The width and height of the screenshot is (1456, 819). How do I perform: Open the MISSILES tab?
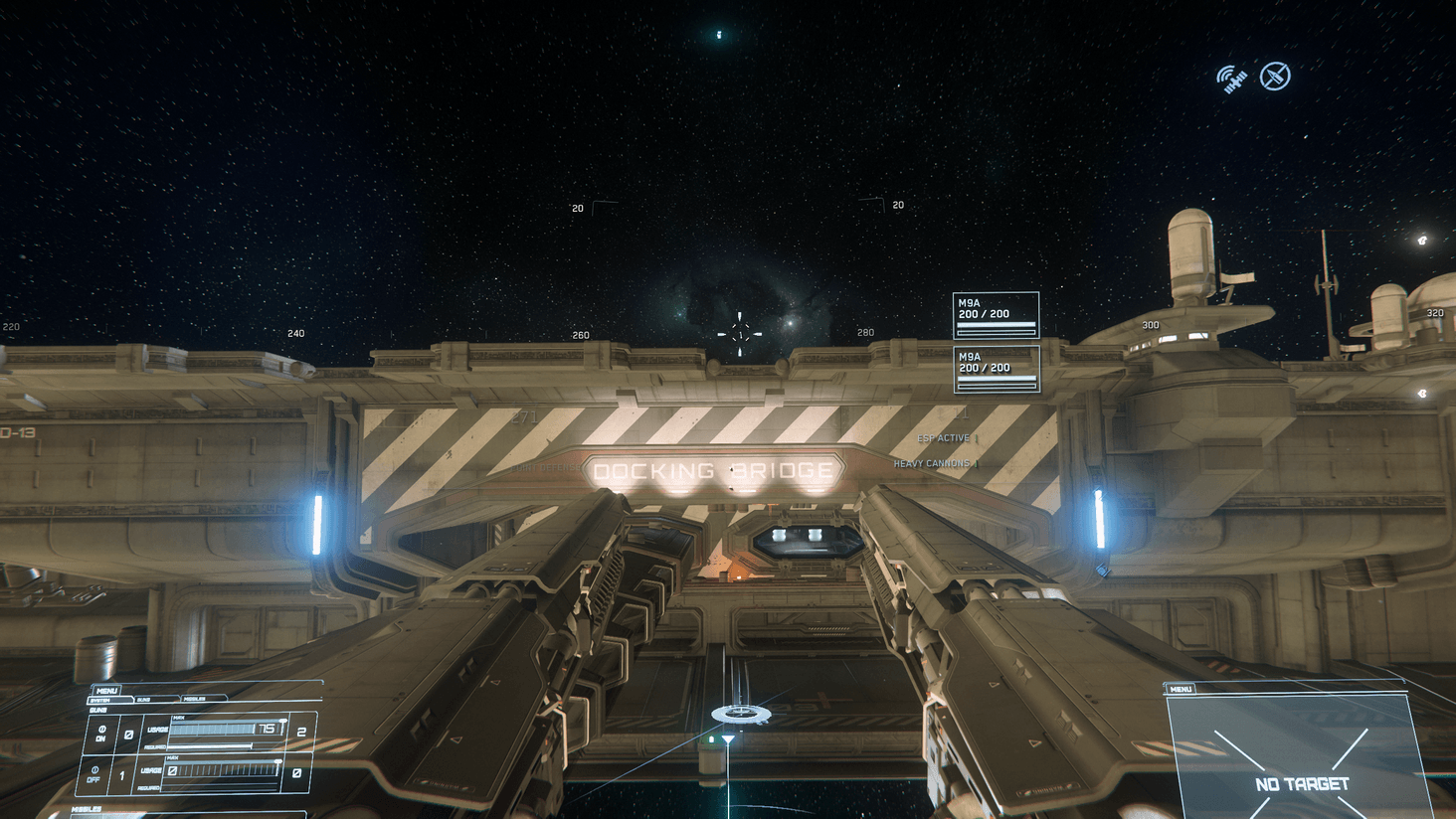(x=195, y=699)
